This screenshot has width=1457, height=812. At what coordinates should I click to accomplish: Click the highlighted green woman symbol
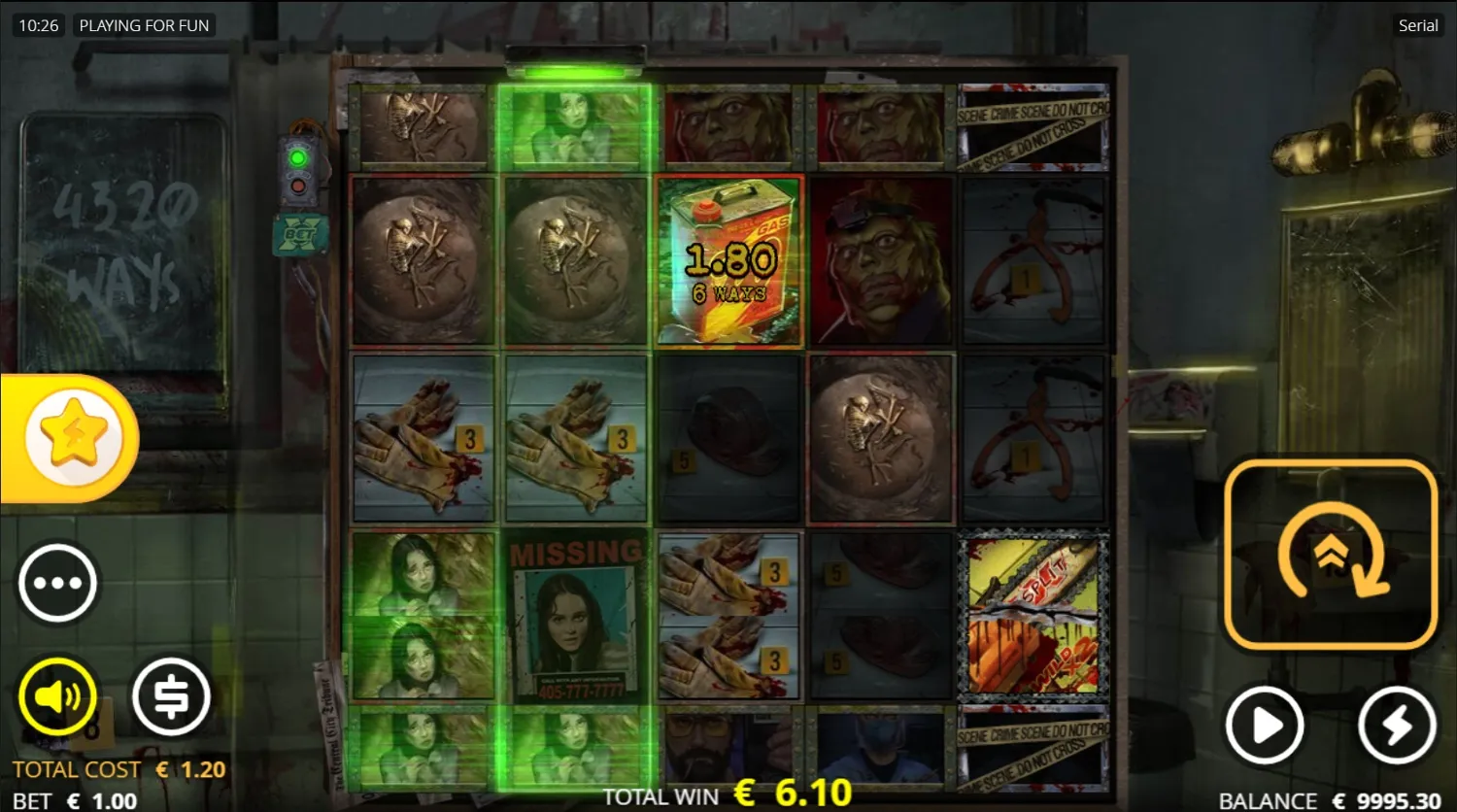tap(575, 126)
